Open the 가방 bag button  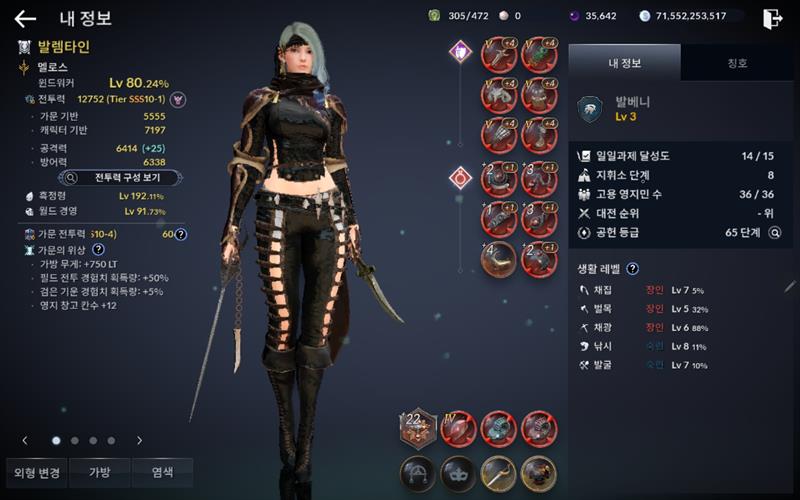100,472
